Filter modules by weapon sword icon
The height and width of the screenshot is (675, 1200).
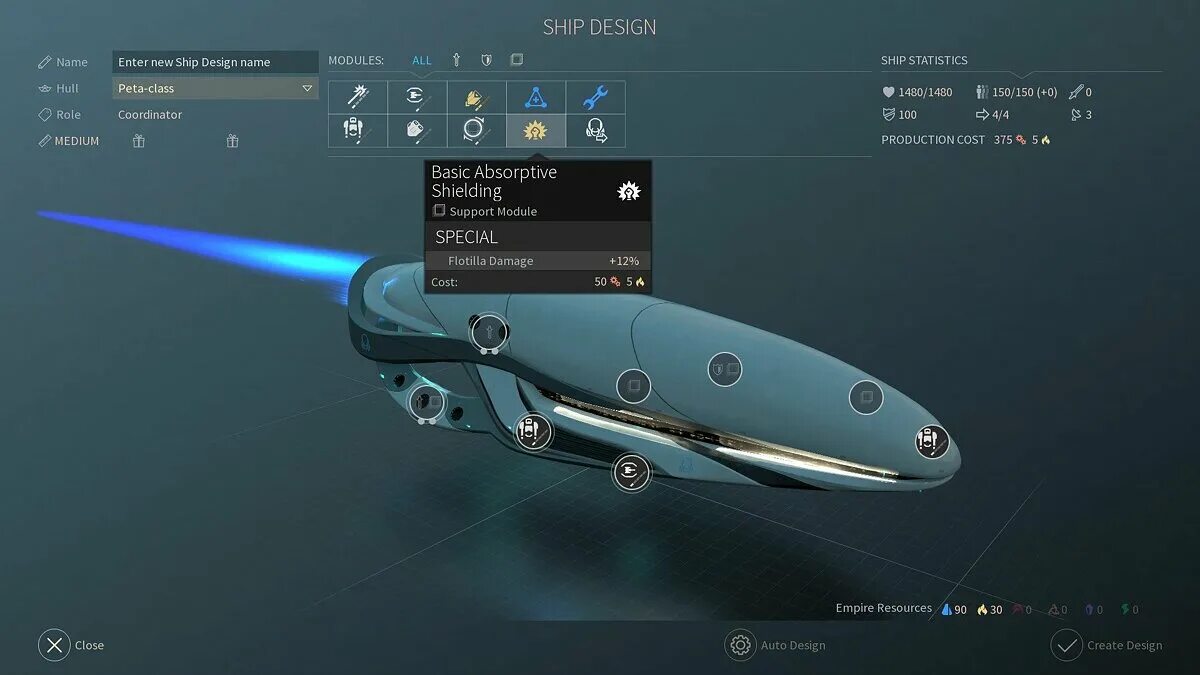coord(456,60)
